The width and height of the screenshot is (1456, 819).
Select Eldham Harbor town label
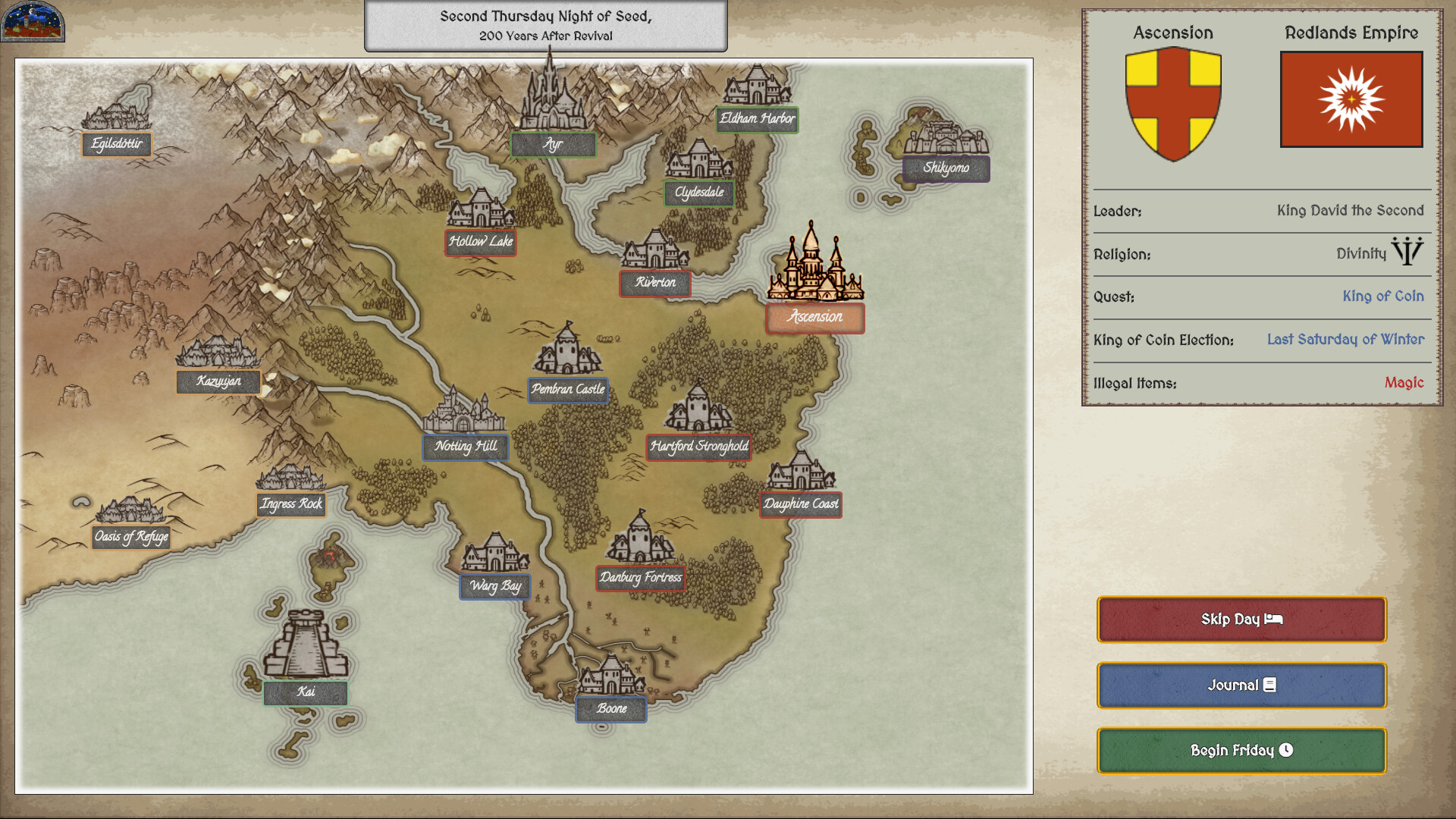(757, 119)
